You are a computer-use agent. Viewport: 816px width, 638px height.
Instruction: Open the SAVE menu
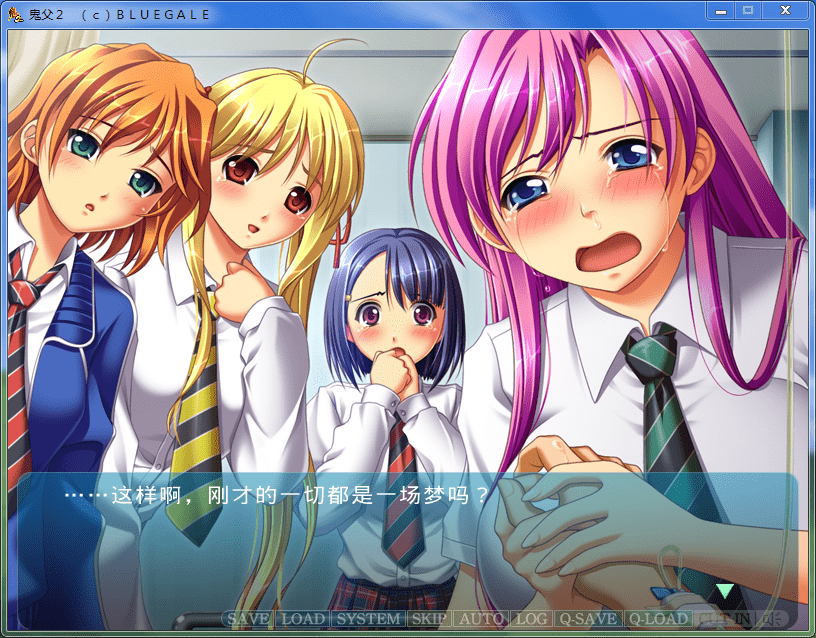tap(247, 619)
